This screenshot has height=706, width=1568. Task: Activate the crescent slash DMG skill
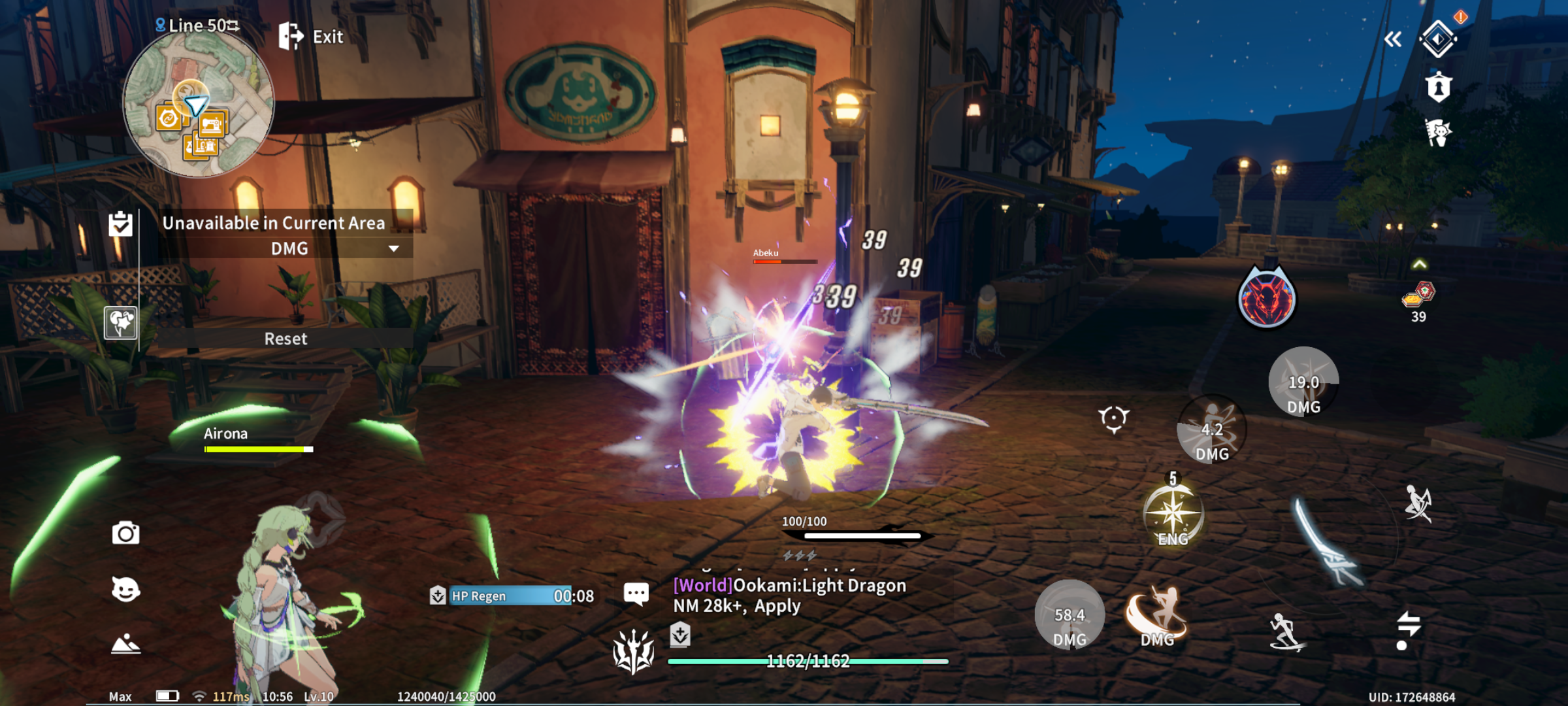pyautogui.click(x=1156, y=616)
